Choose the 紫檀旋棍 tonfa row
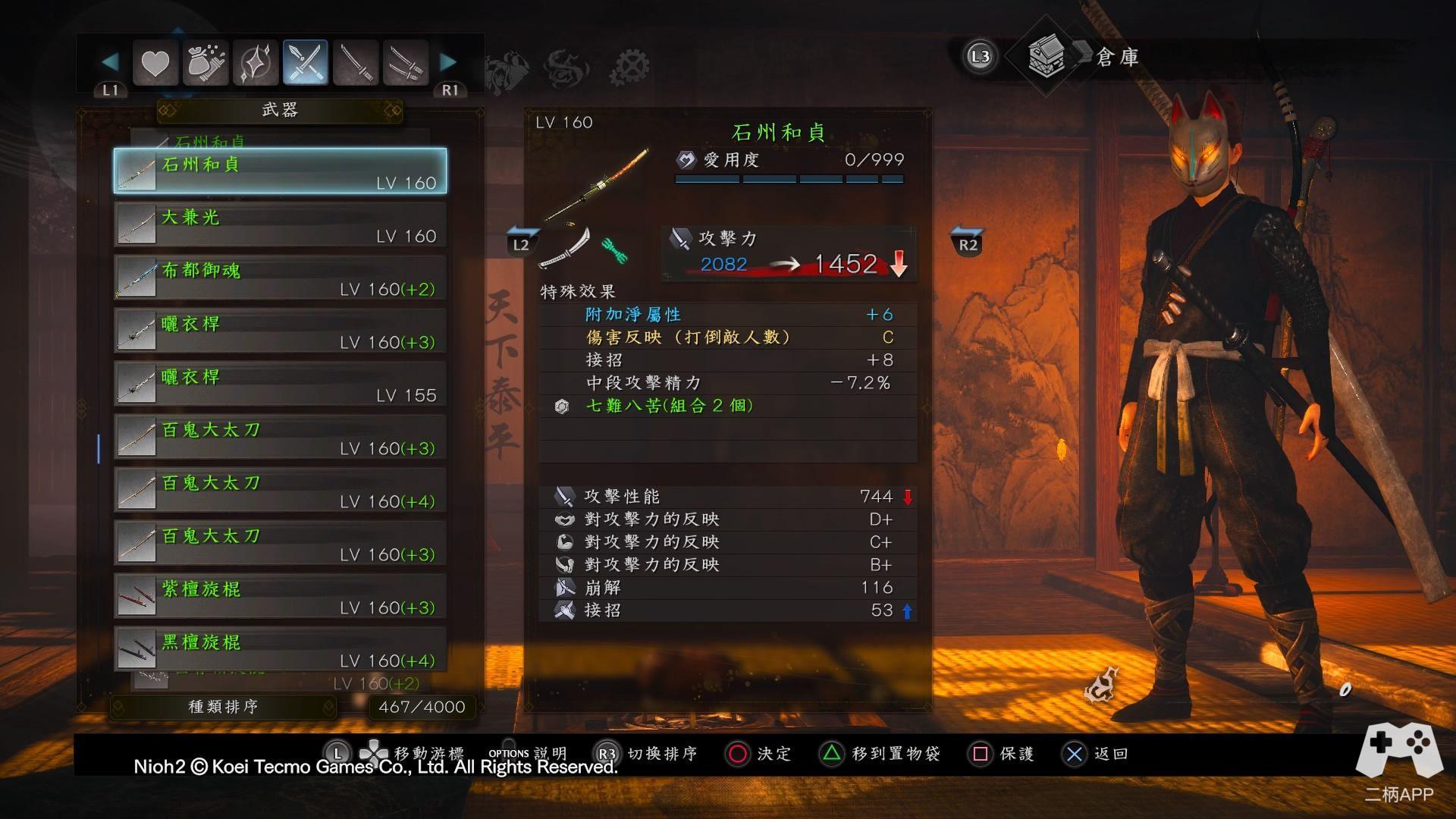The width and height of the screenshot is (1456, 819). [x=280, y=597]
